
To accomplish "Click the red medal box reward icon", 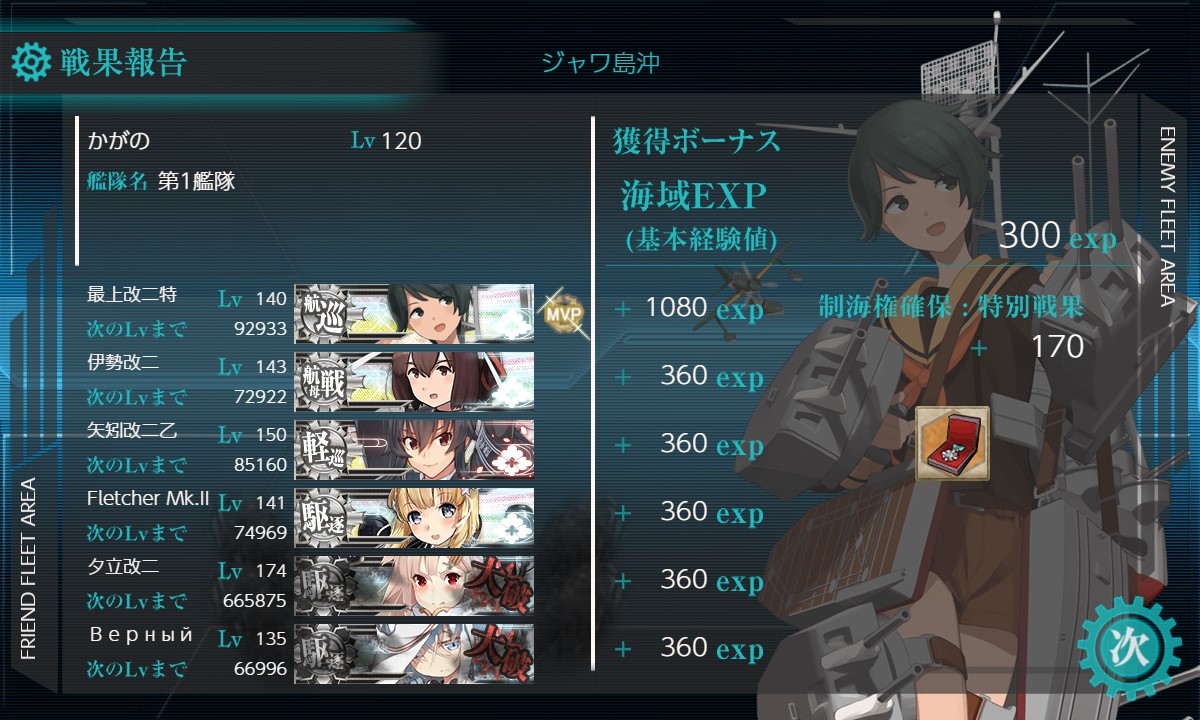I will pos(952,443).
